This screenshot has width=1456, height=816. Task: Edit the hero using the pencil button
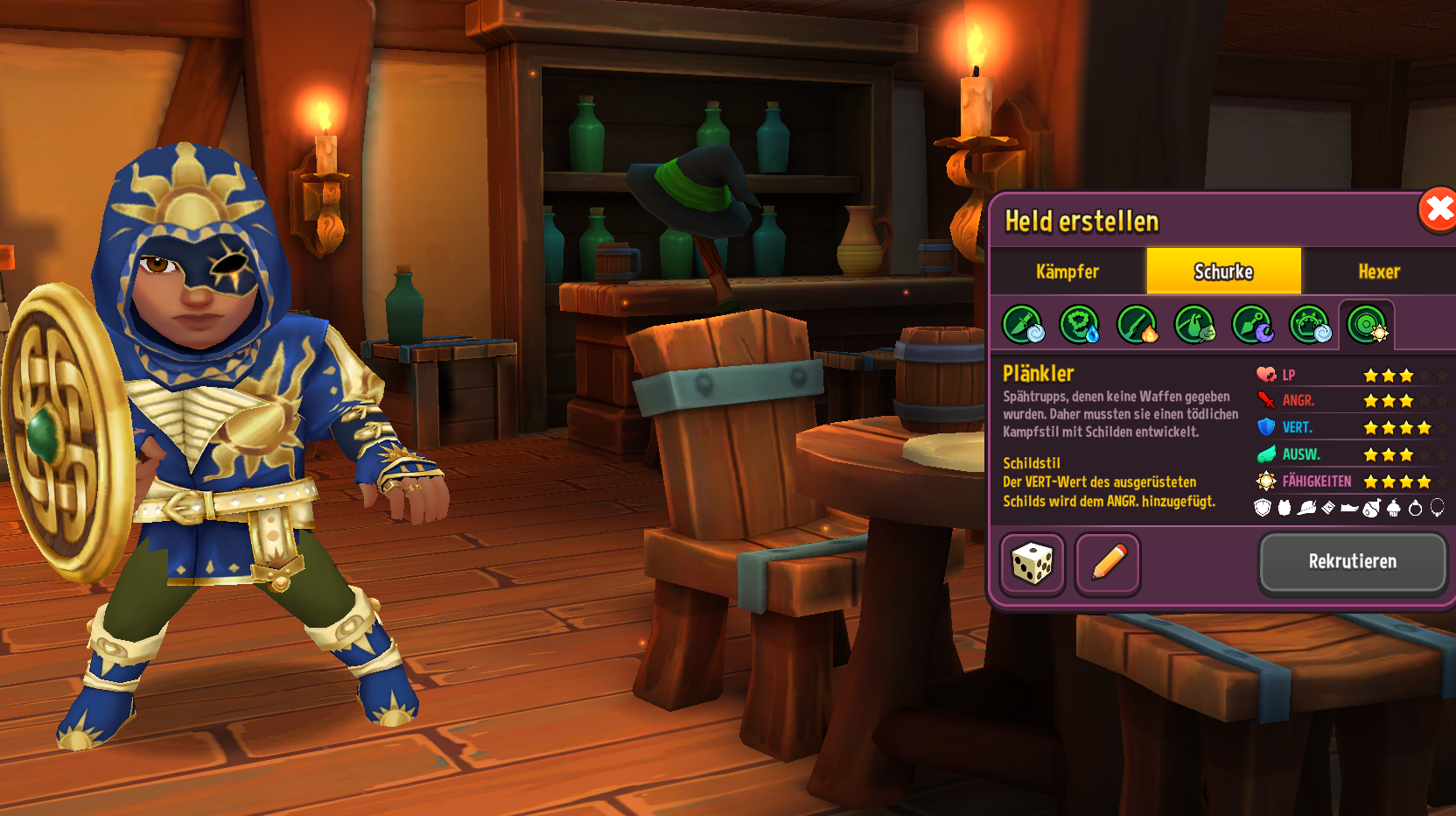pyautogui.click(x=1108, y=564)
